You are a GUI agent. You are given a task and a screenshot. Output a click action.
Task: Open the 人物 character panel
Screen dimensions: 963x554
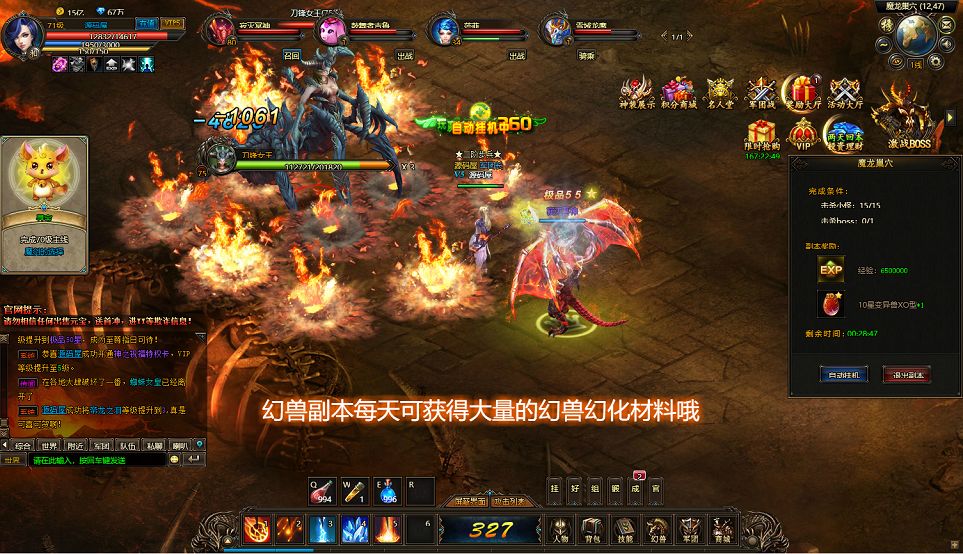pos(560,528)
